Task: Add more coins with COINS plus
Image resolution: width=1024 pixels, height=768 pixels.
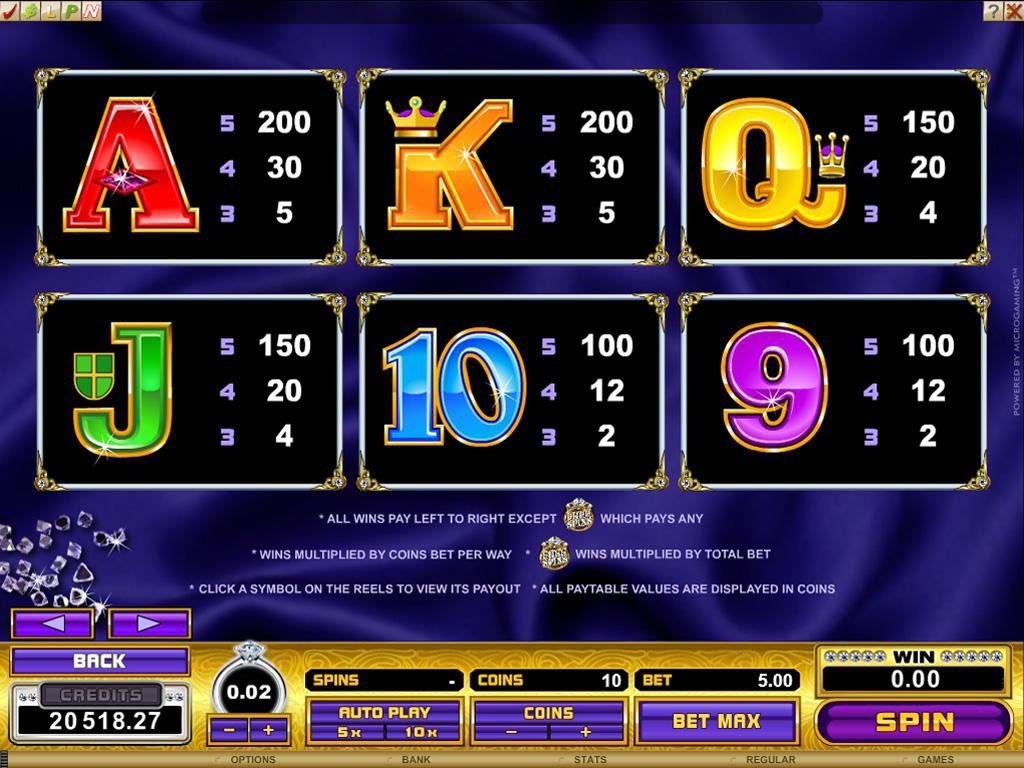Action: [586, 732]
